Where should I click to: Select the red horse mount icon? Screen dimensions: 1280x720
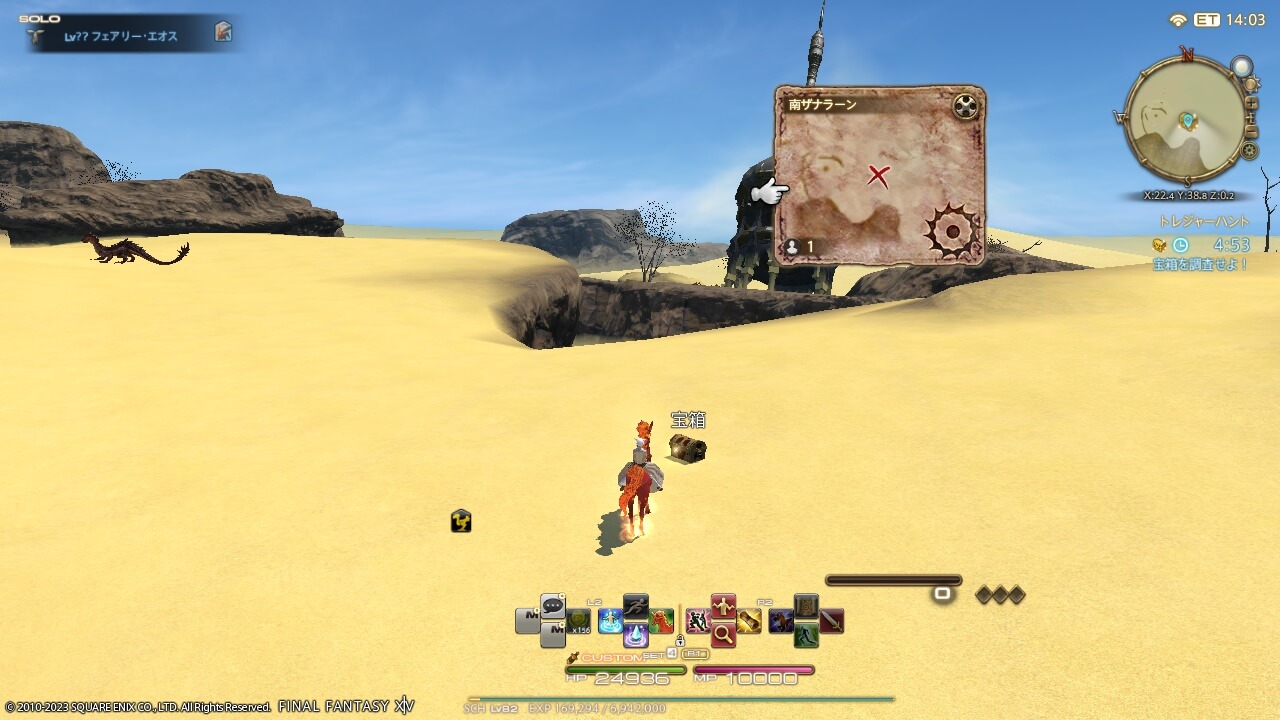[662, 619]
